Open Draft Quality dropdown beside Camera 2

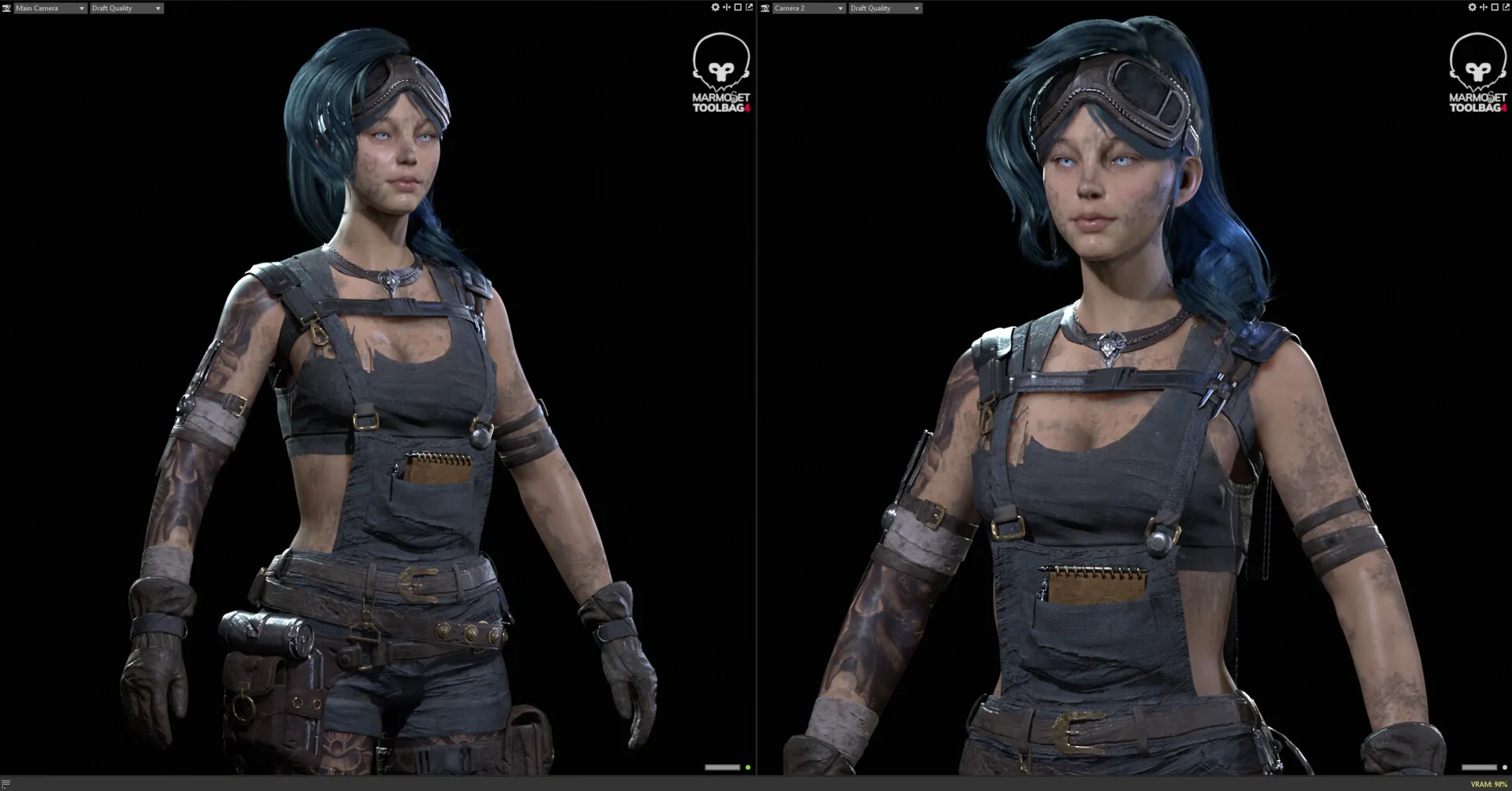tap(884, 8)
